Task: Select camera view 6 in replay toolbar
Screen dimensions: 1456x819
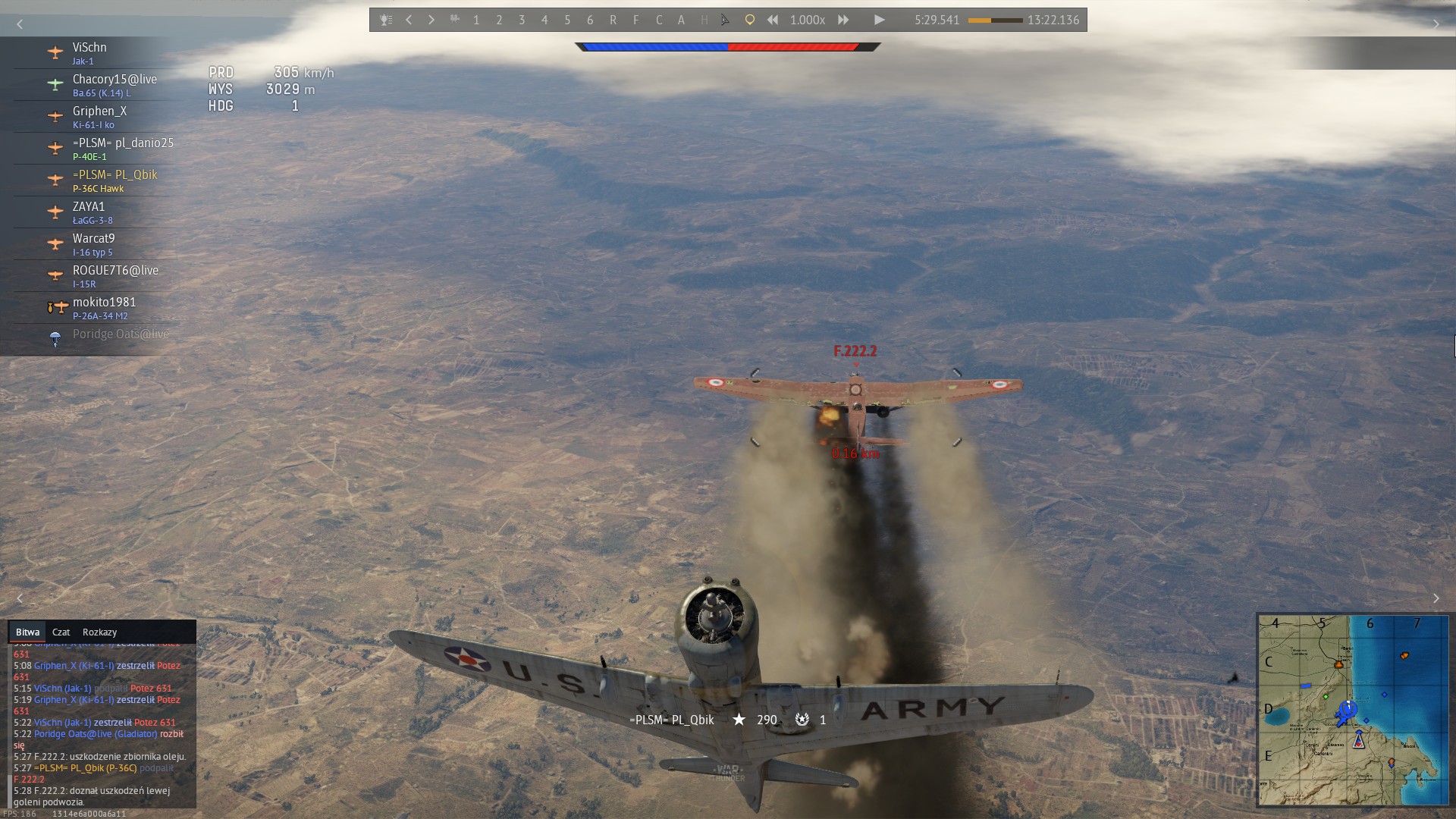Action: pyautogui.click(x=590, y=20)
